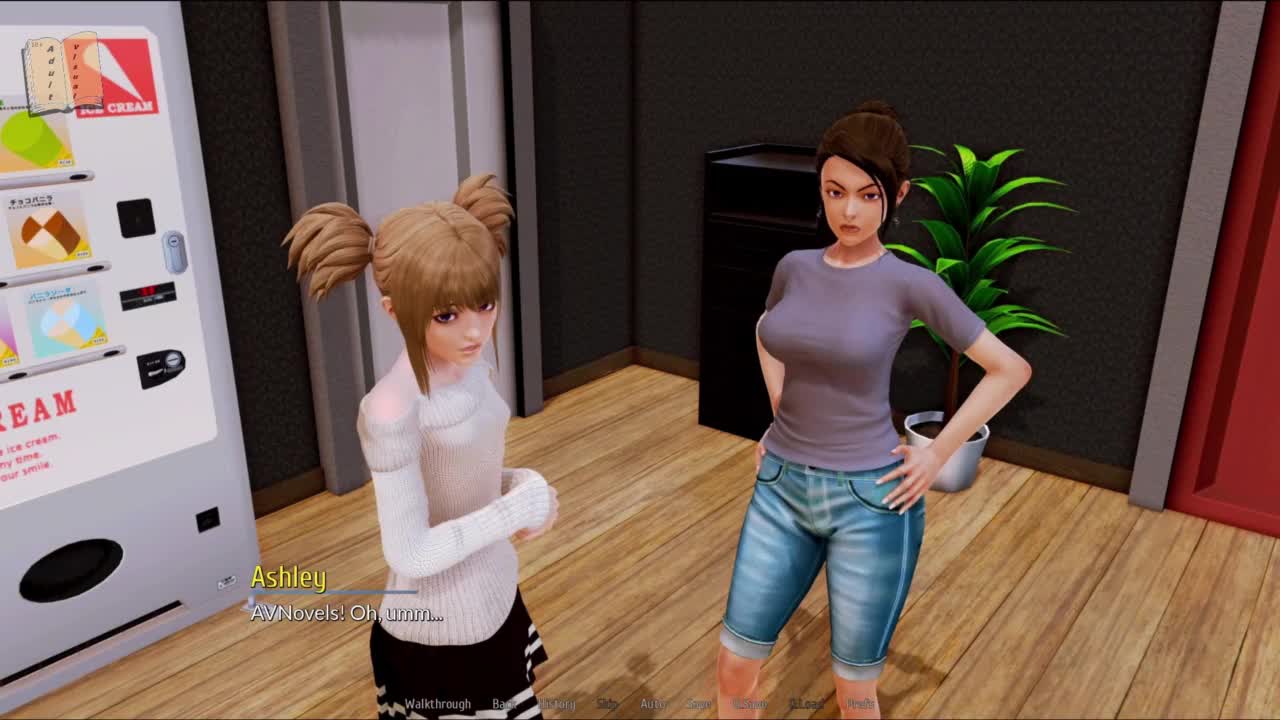This screenshot has width=1280, height=720.
Task: Toggle Auto advance mode
Action: pyautogui.click(x=652, y=704)
